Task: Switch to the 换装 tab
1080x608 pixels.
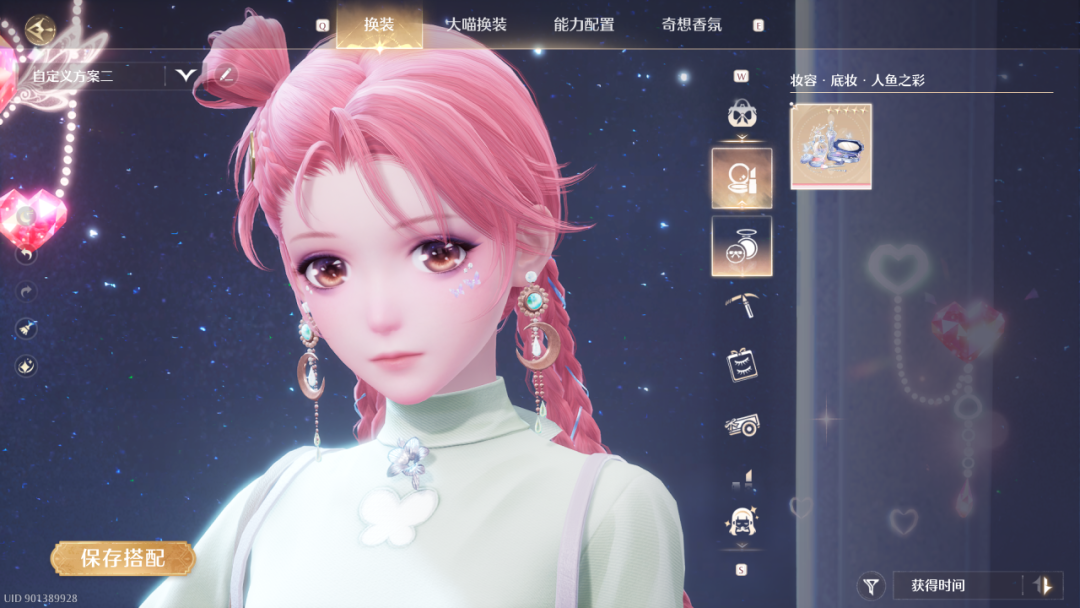Action: pyautogui.click(x=379, y=25)
